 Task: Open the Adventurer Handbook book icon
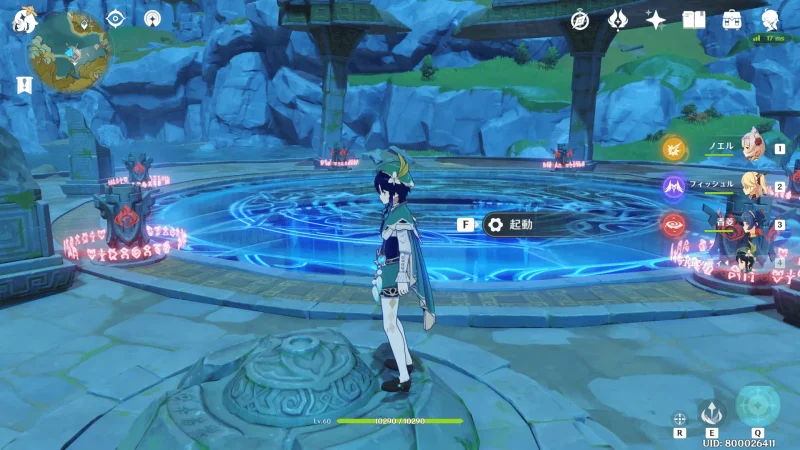693,20
